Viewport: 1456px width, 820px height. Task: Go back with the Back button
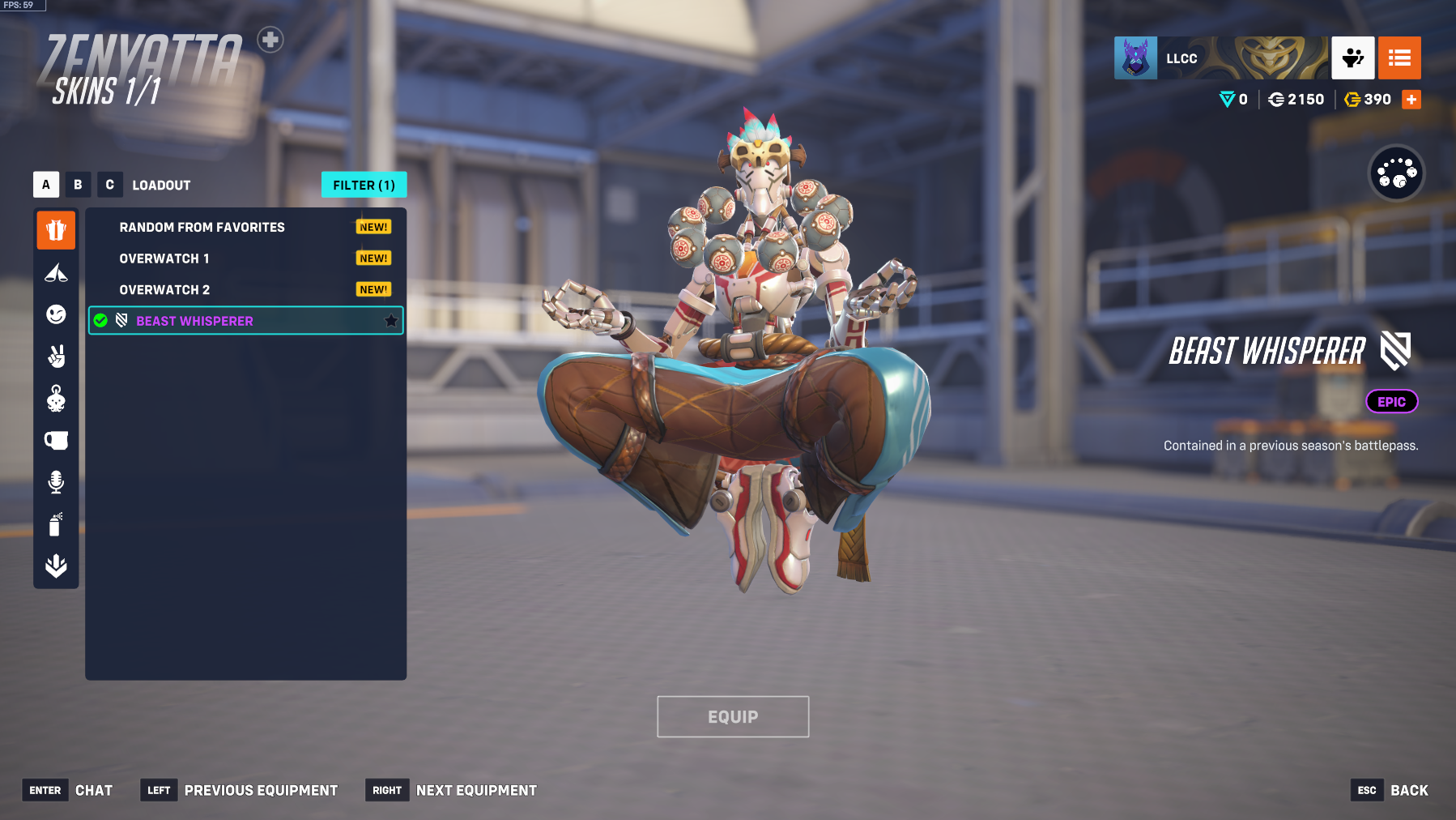(x=1409, y=791)
